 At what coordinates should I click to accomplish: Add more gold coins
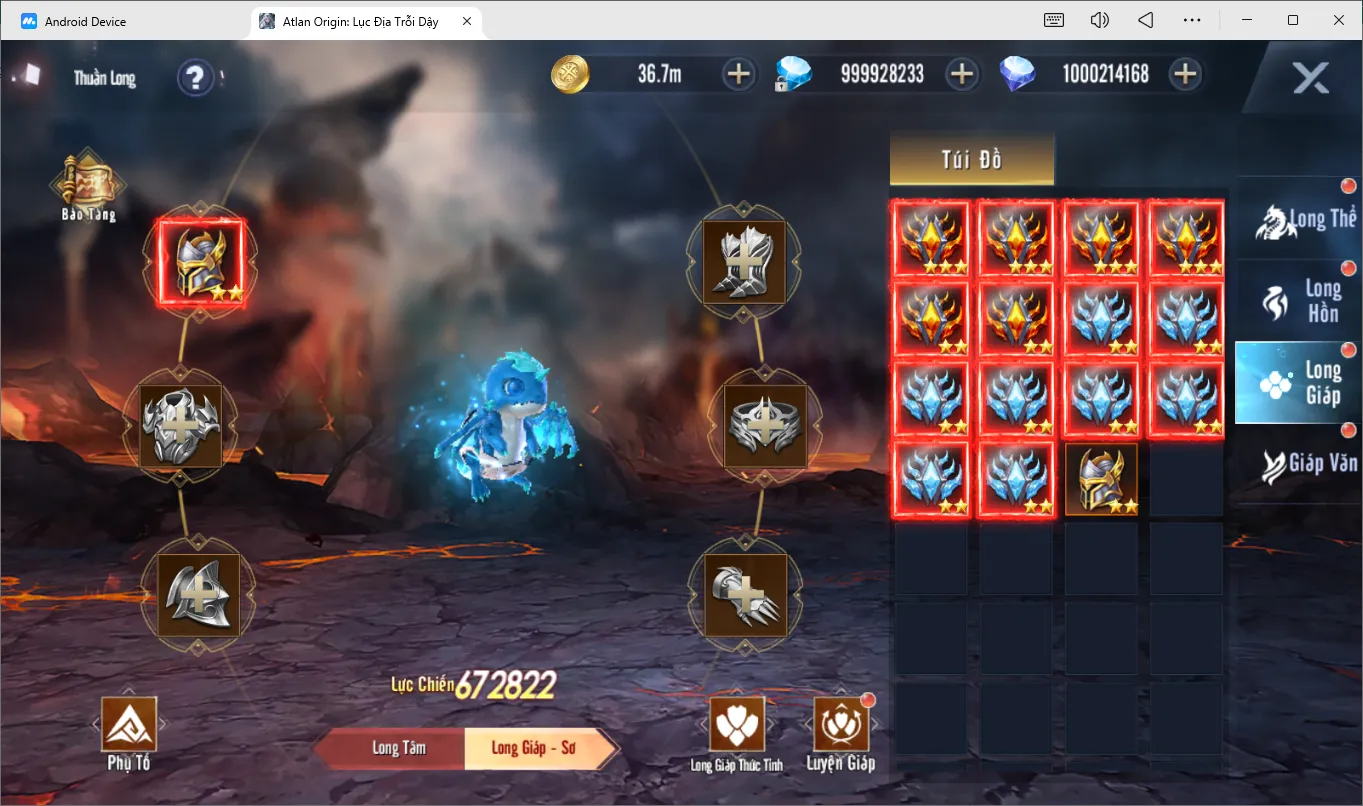coord(738,74)
